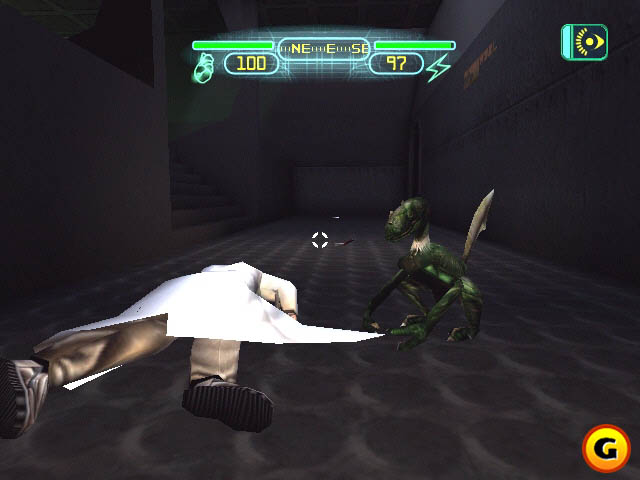Toggle the eye vision mode icon
Image resolution: width=640 pixels, height=480 pixels.
tap(585, 43)
